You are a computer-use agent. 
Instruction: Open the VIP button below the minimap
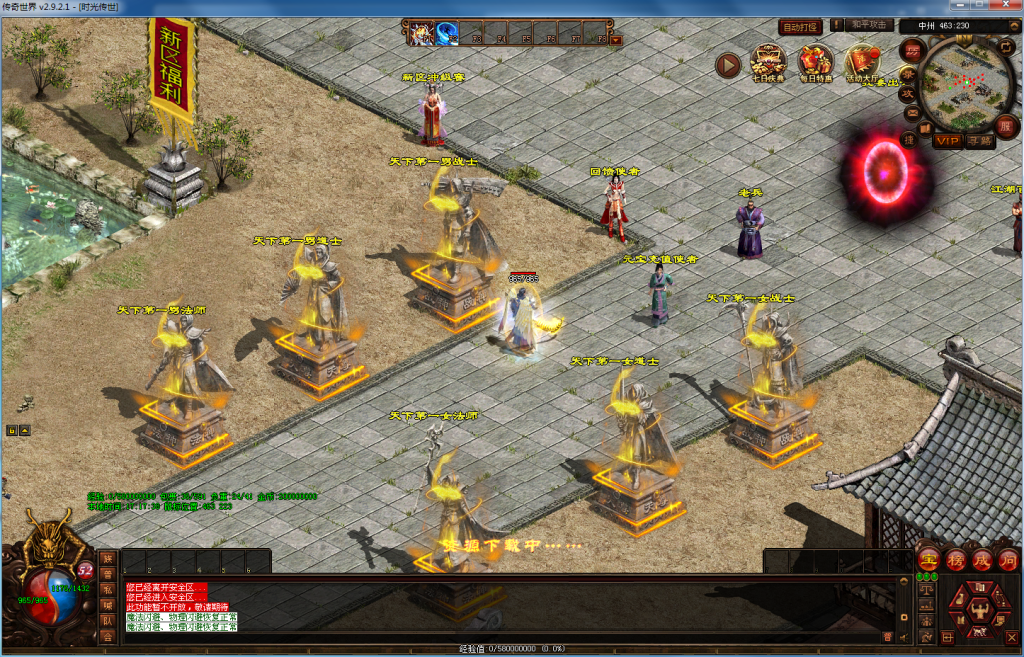coord(948,141)
